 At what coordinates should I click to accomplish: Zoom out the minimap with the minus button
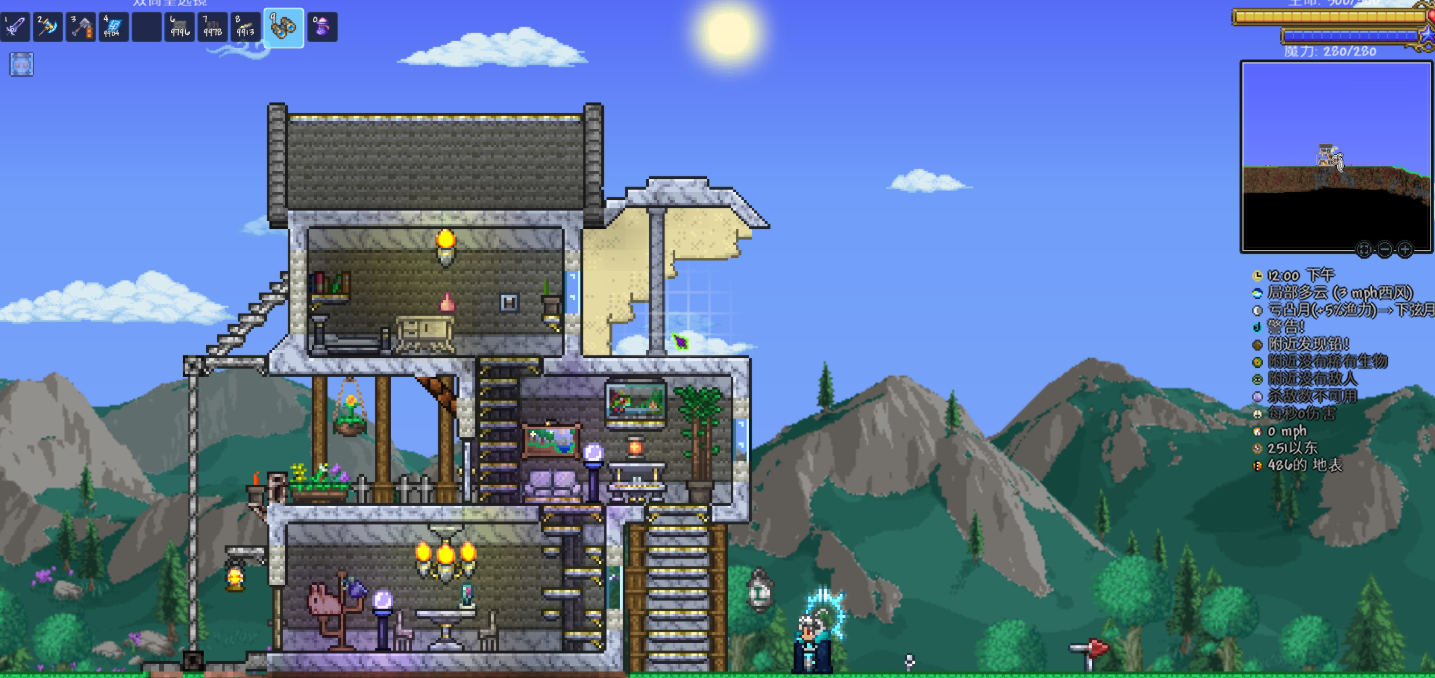click(x=1385, y=249)
